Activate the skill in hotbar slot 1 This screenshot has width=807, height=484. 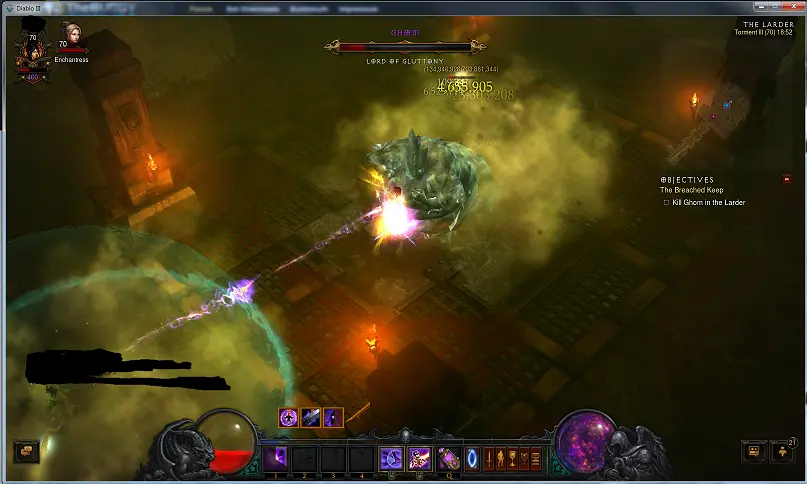pos(274,459)
